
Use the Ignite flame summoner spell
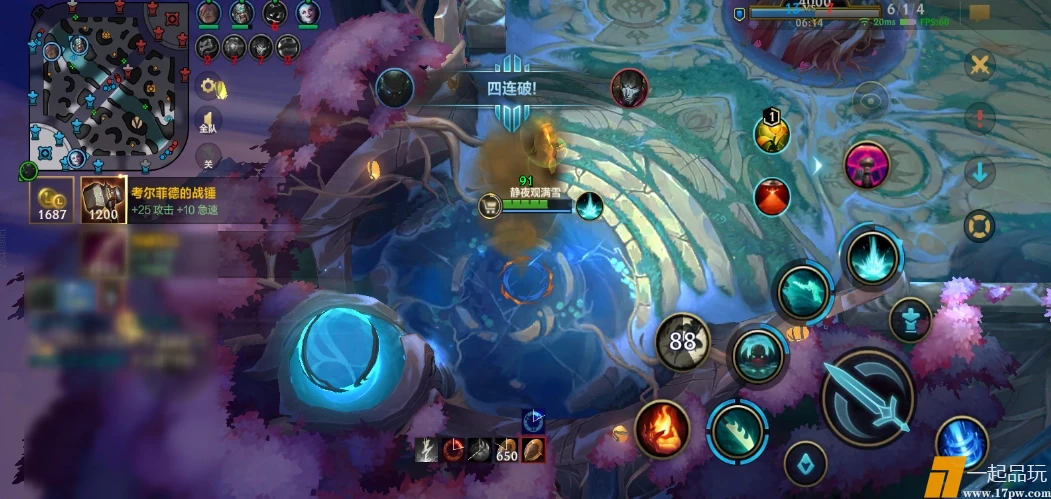pyautogui.click(x=663, y=429)
